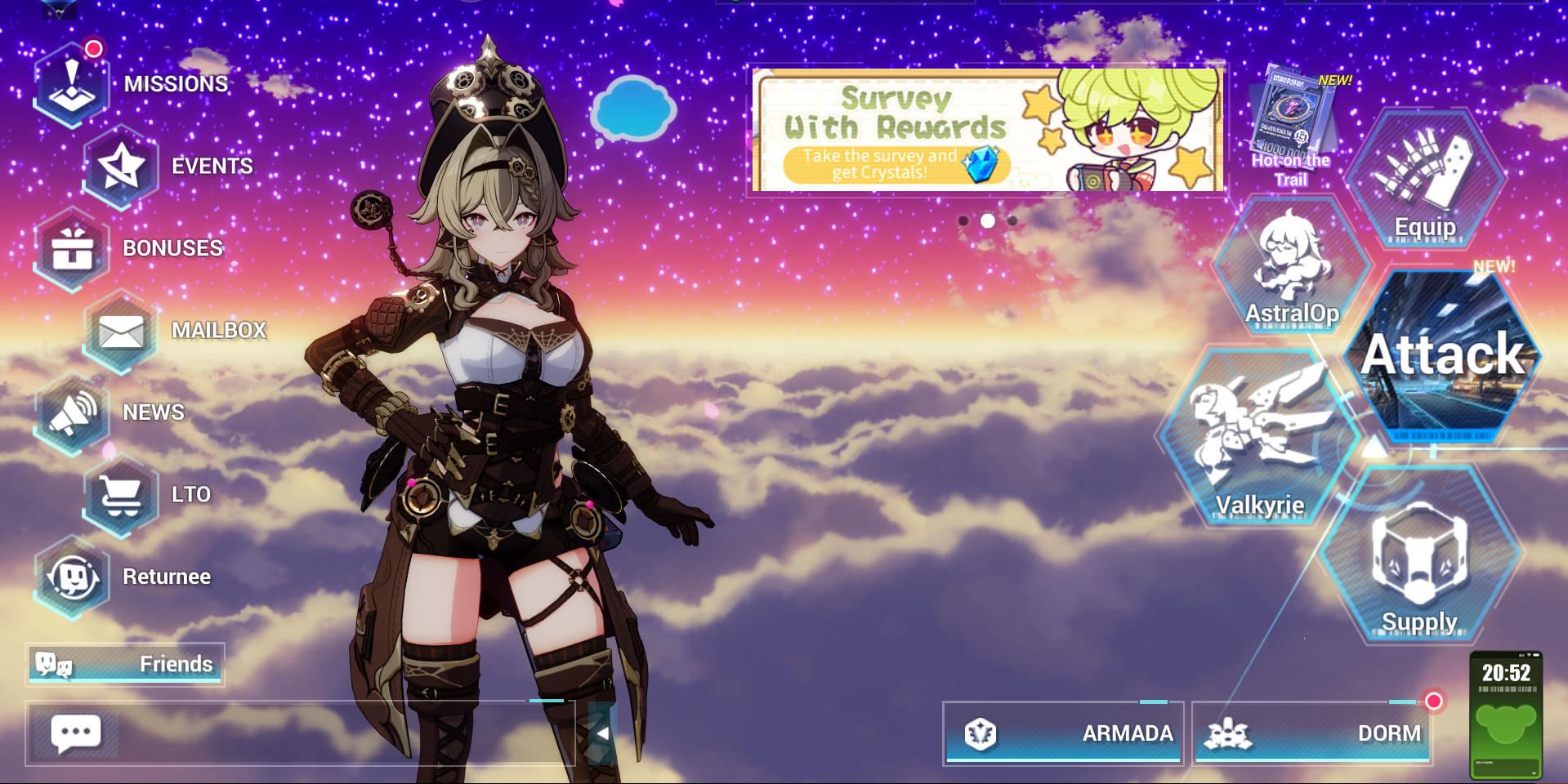The image size is (1568, 784).
Task: Open the Supply gacha screen
Action: point(1421,563)
